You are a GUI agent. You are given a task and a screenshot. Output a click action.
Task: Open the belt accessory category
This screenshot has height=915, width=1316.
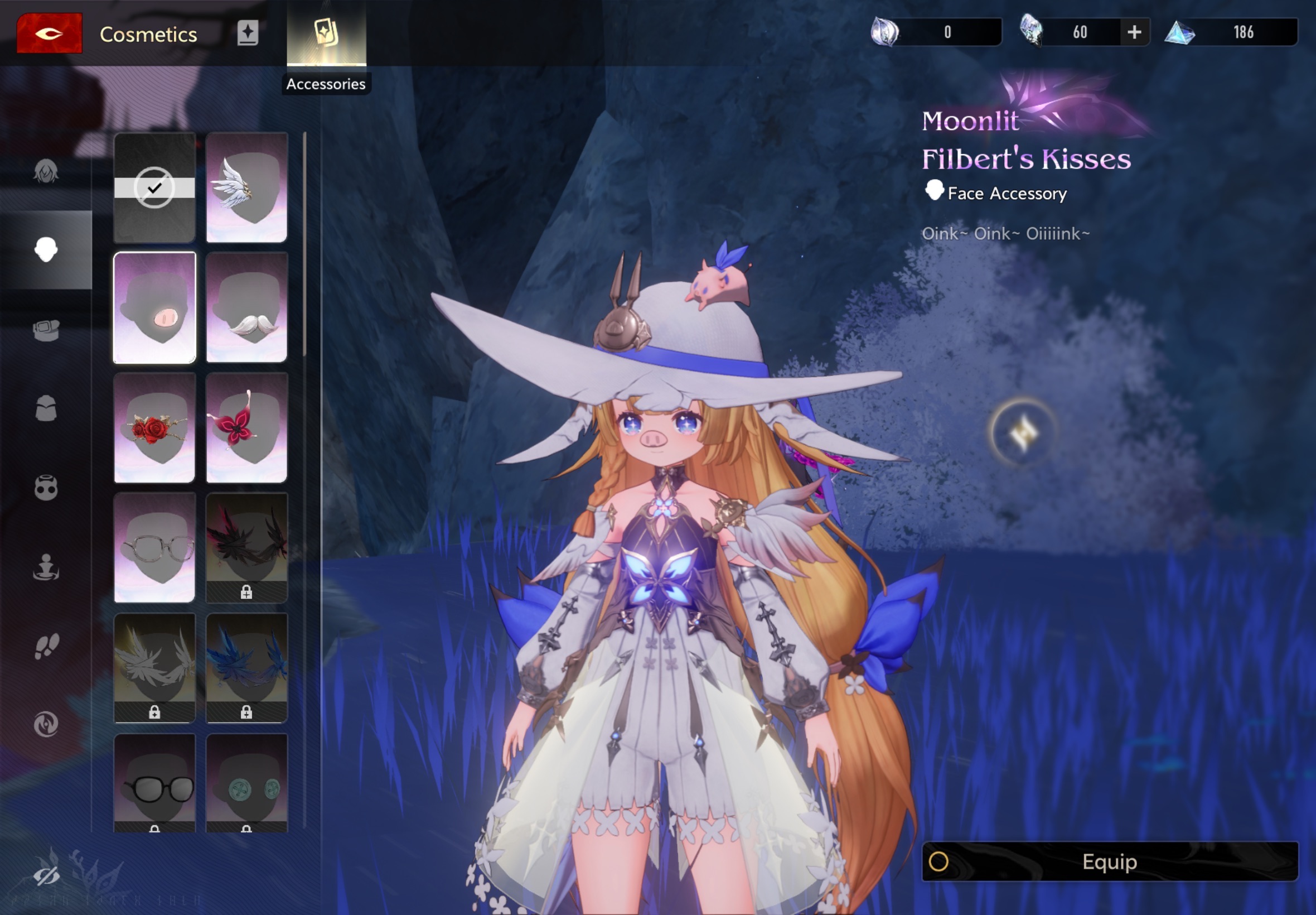(46, 330)
